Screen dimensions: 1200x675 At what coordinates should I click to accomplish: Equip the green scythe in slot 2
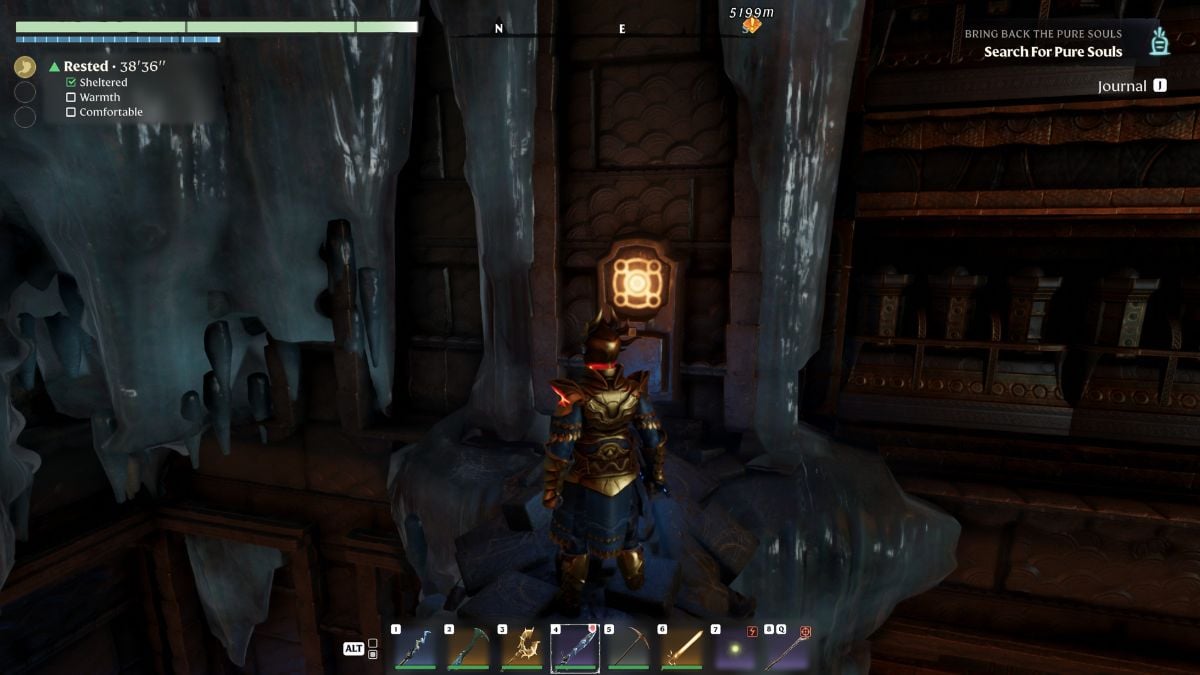(x=468, y=648)
